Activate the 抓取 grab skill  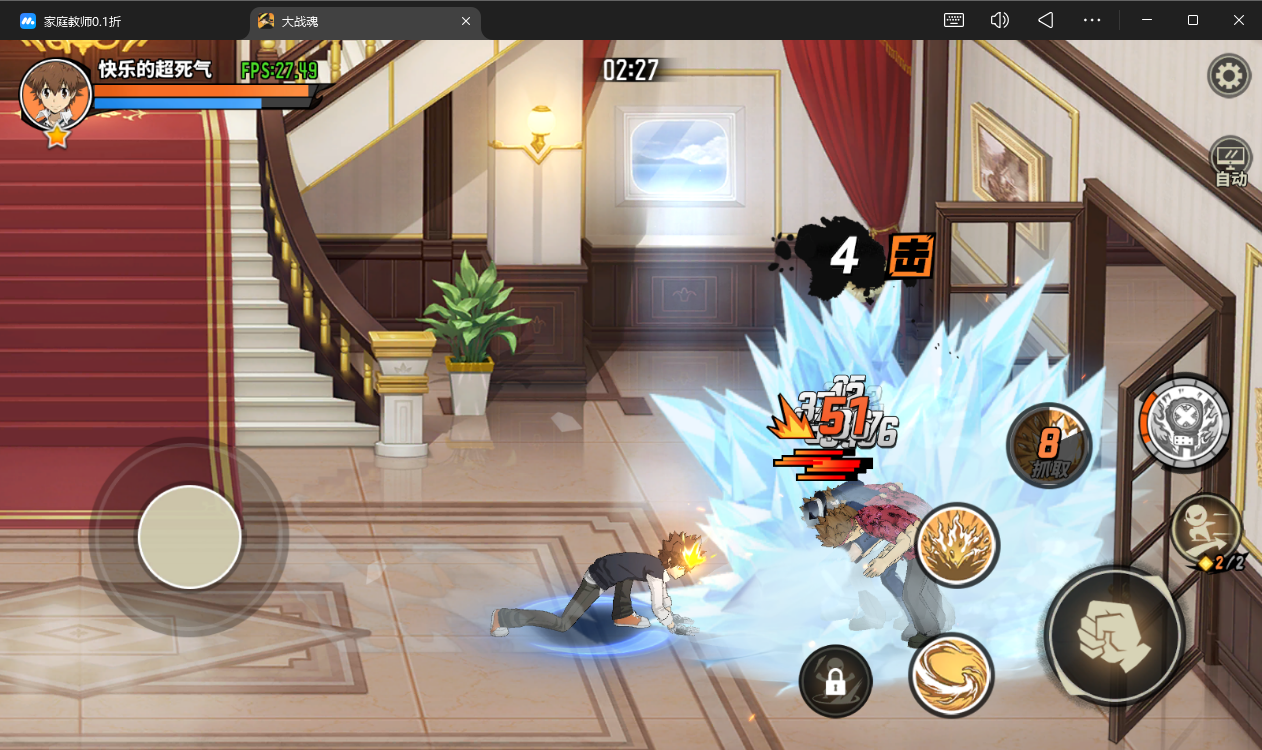pyautogui.click(x=1048, y=446)
